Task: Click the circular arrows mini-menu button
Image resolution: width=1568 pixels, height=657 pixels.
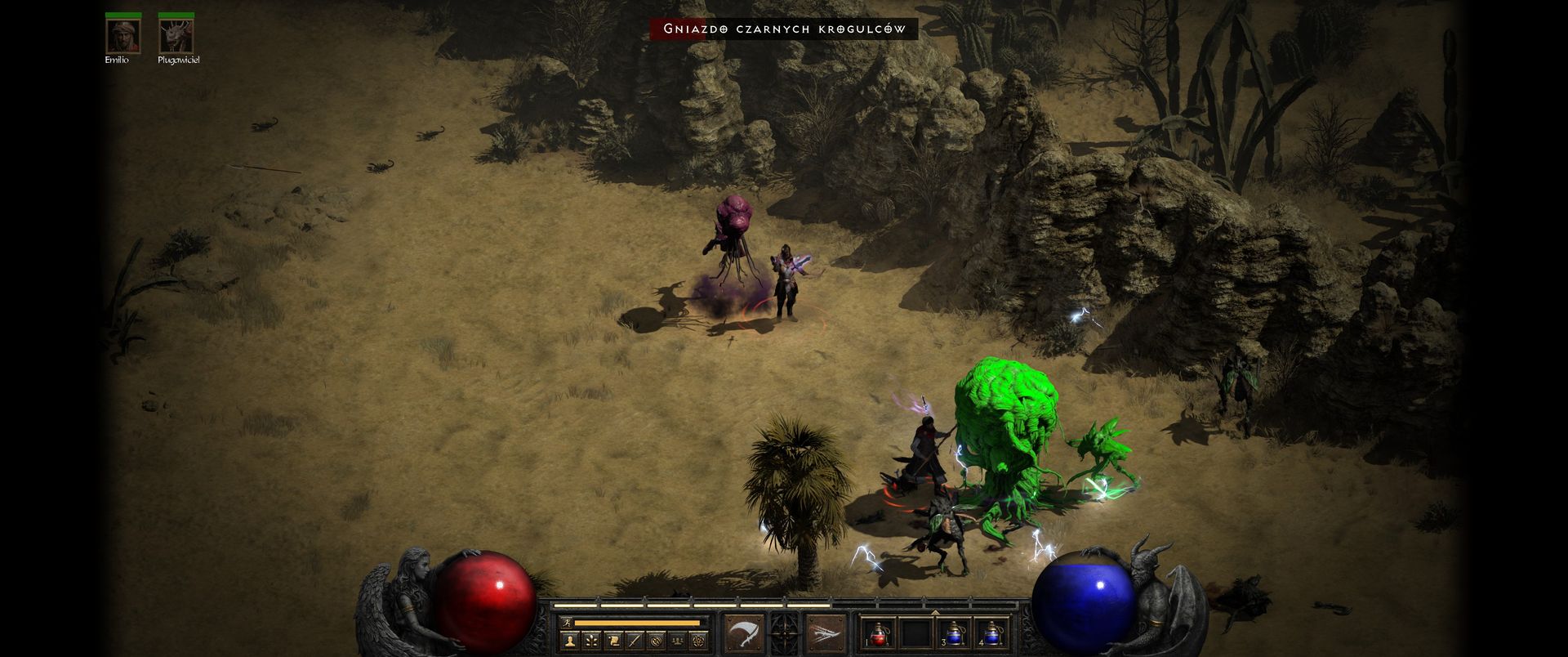Action: [x=655, y=641]
